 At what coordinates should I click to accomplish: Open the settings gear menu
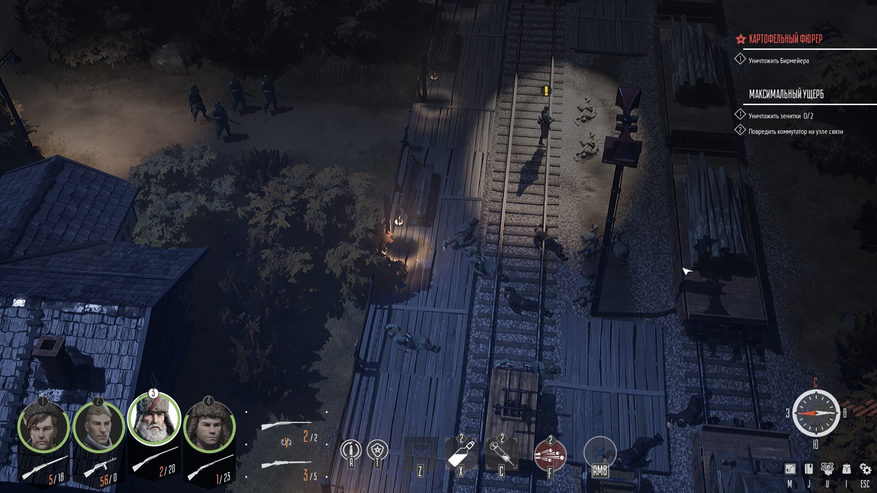click(x=865, y=469)
